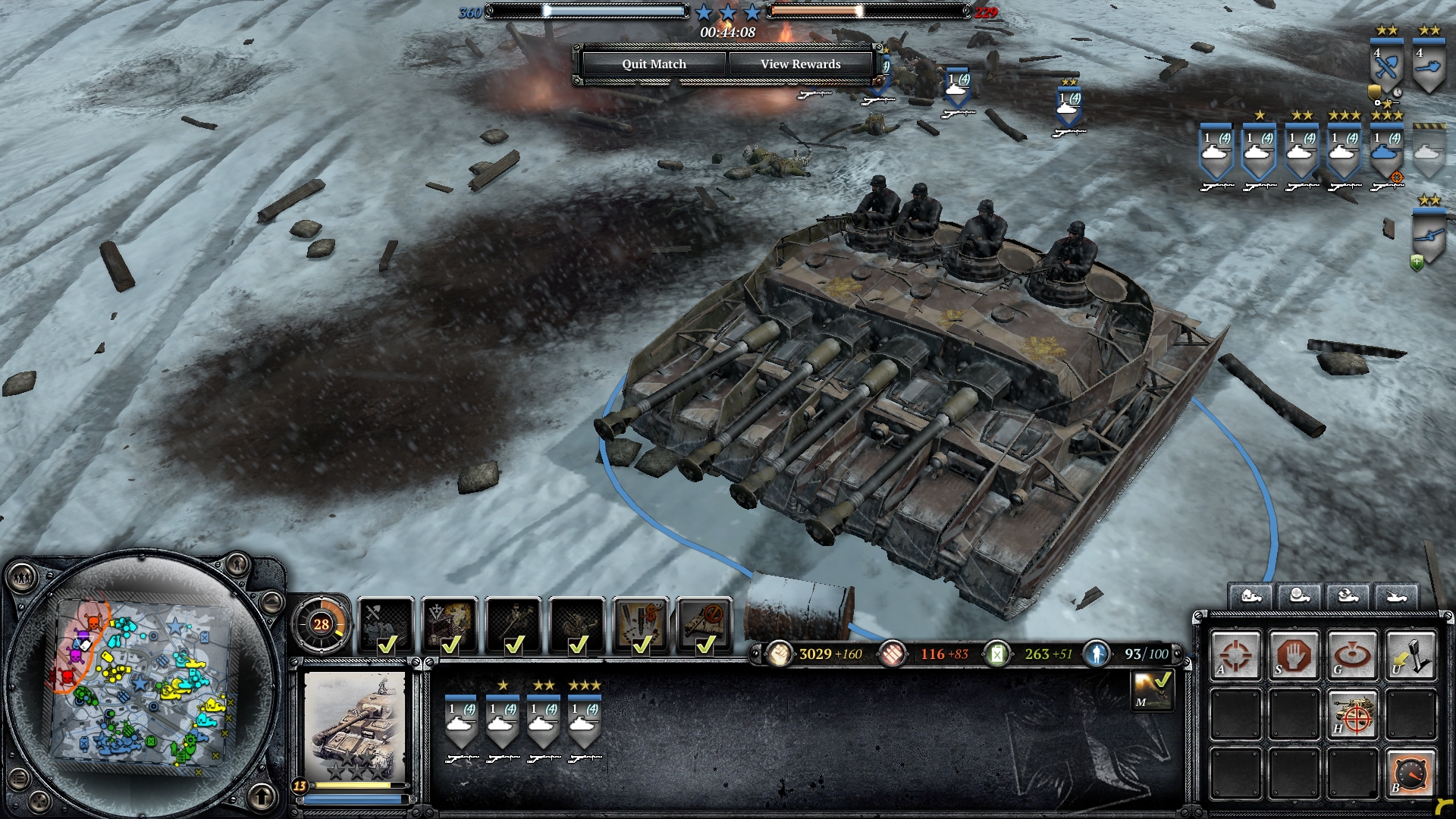
Task: Choose the three-star tank in the selection panel
Action: [x=584, y=720]
